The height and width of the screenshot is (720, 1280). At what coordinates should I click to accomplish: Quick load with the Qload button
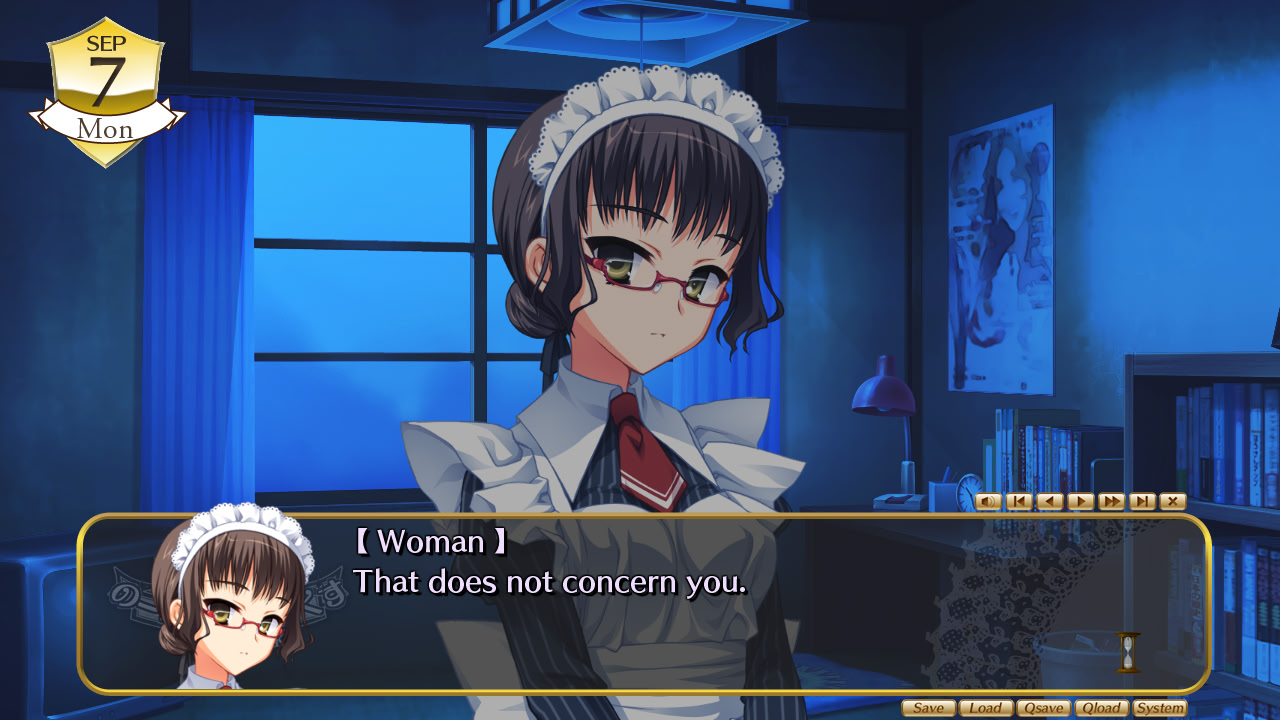tap(1101, 708)
